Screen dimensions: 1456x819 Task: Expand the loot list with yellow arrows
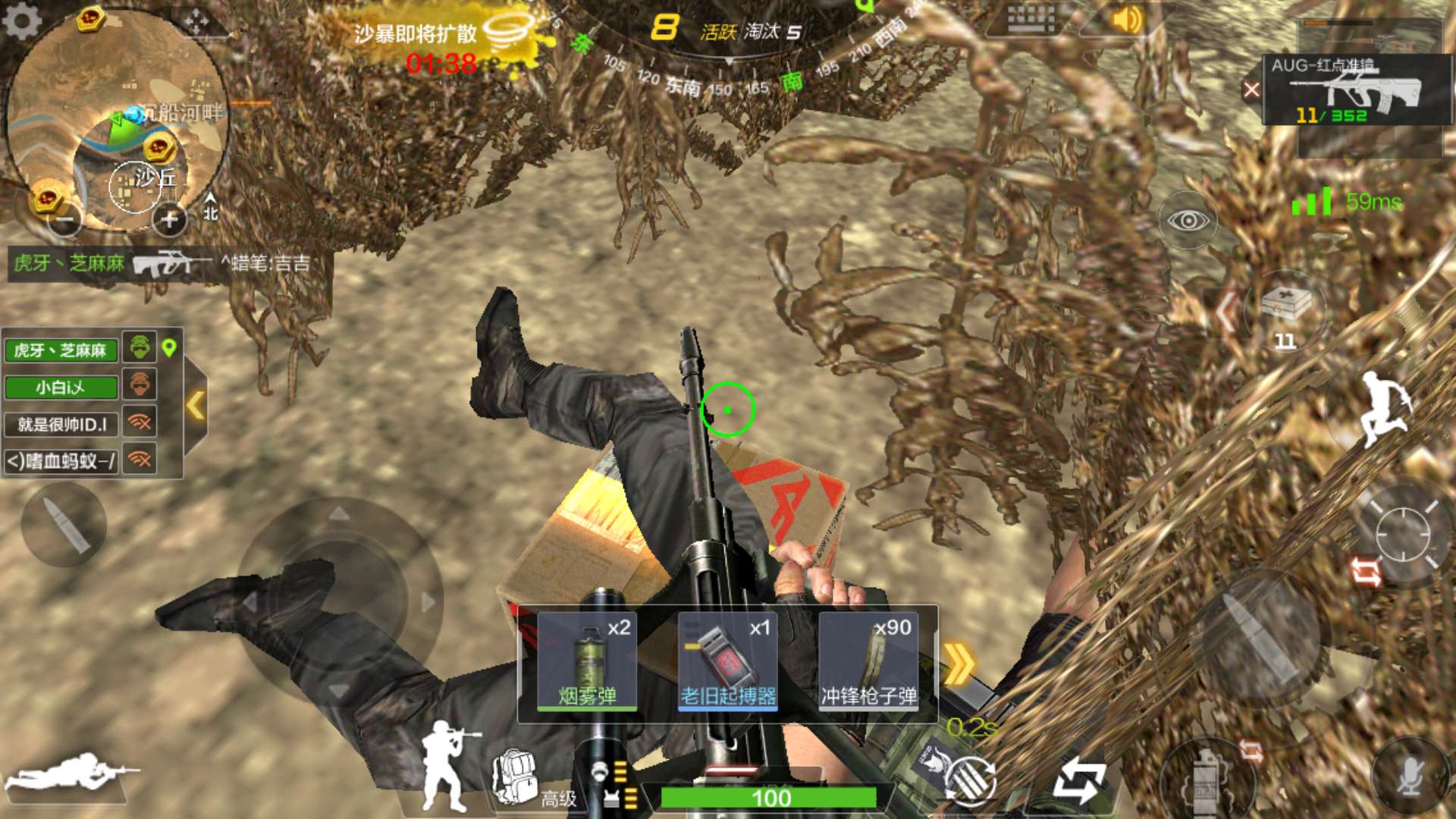(x=959, y=664)
